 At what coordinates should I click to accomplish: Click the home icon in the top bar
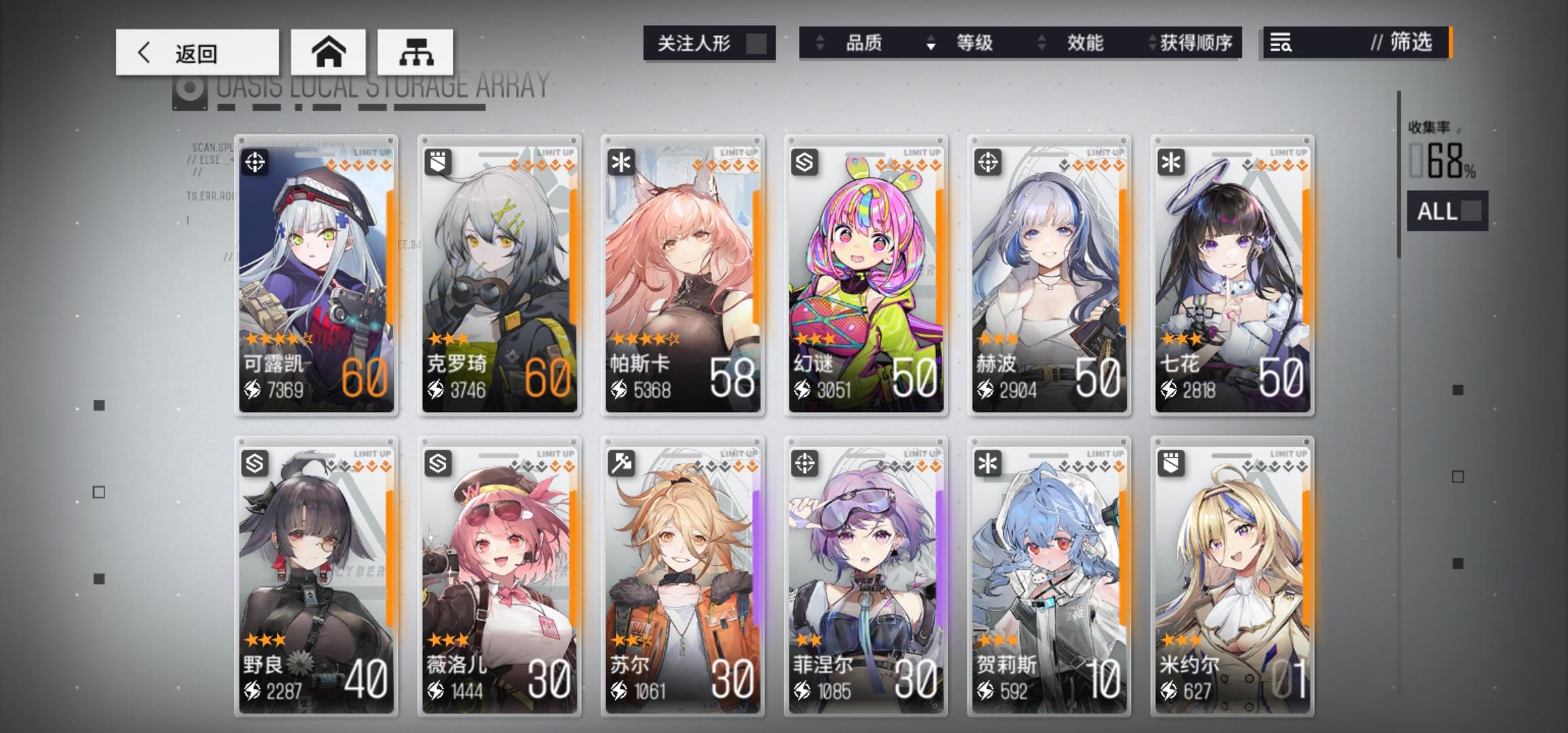tap(329, 52)
